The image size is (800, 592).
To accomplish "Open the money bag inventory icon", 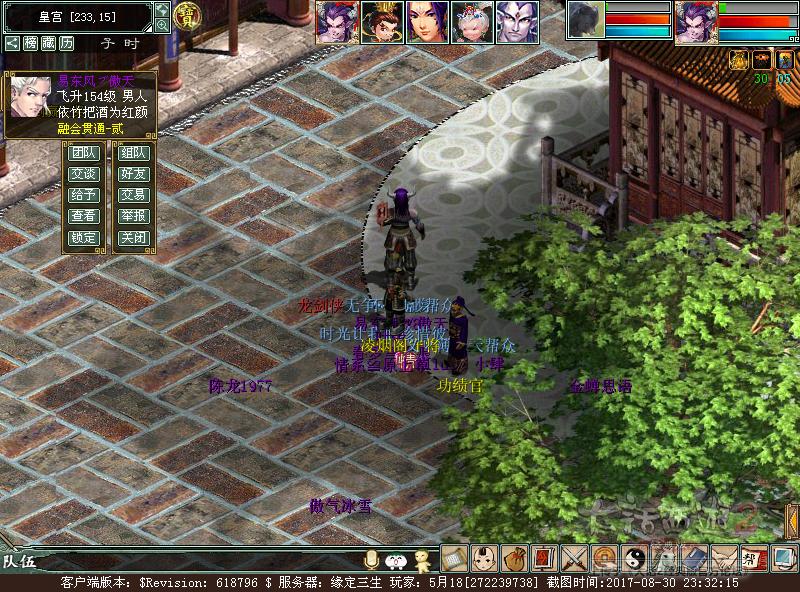I will pos(515,558).
